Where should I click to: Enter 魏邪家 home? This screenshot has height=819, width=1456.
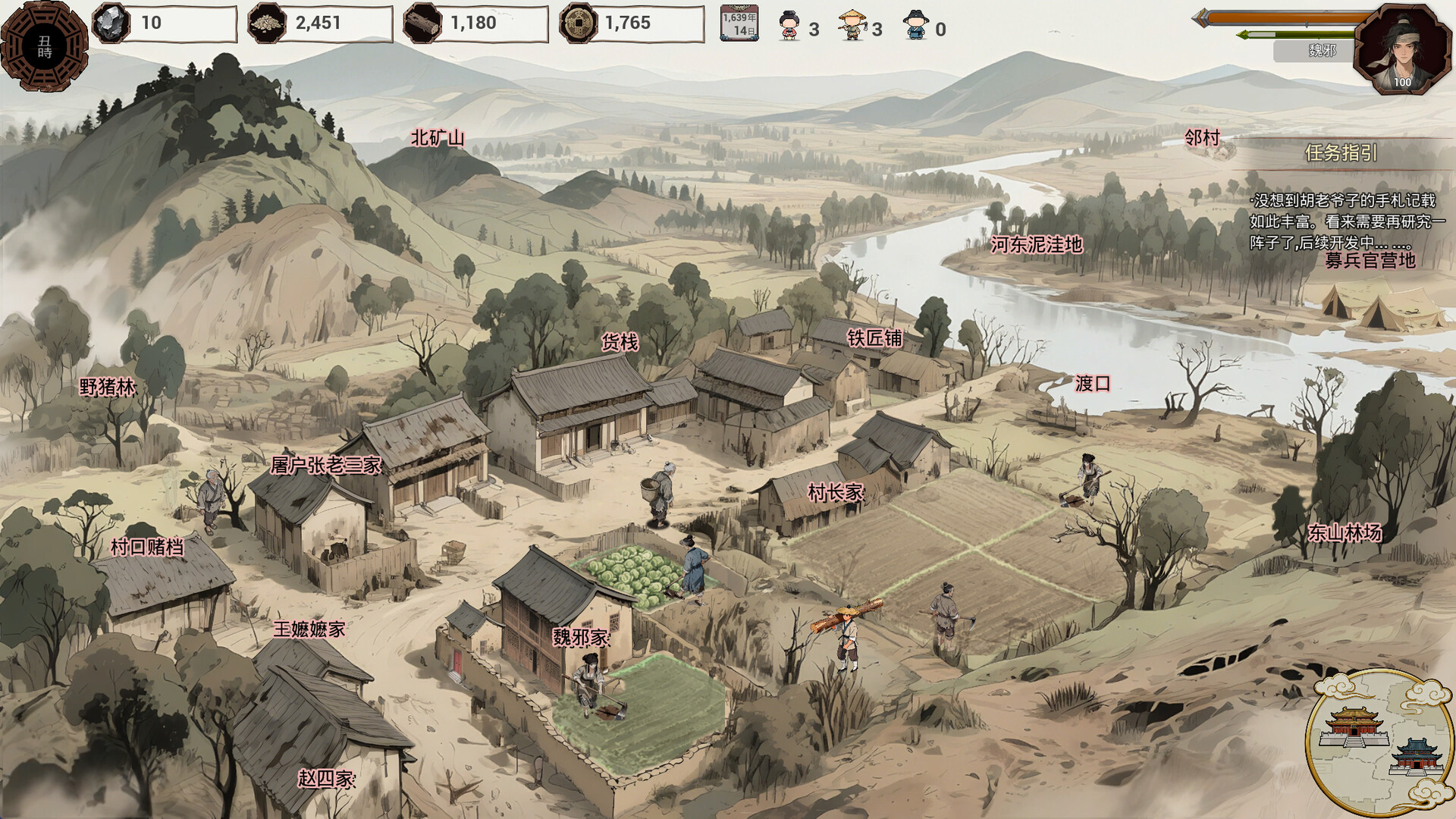click(x=580, y=638)
